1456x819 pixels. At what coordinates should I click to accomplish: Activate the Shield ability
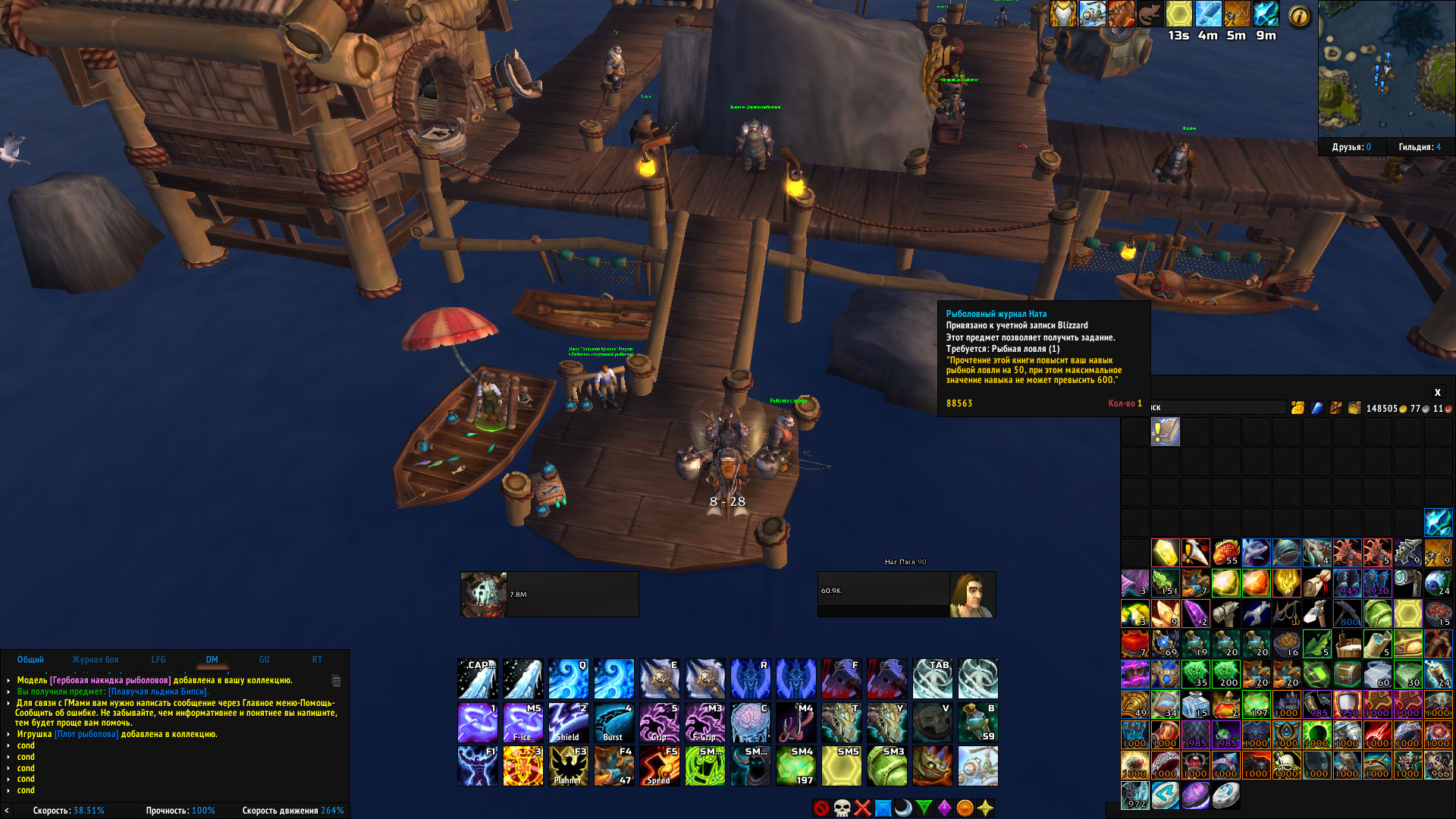(x=568, y=723)
